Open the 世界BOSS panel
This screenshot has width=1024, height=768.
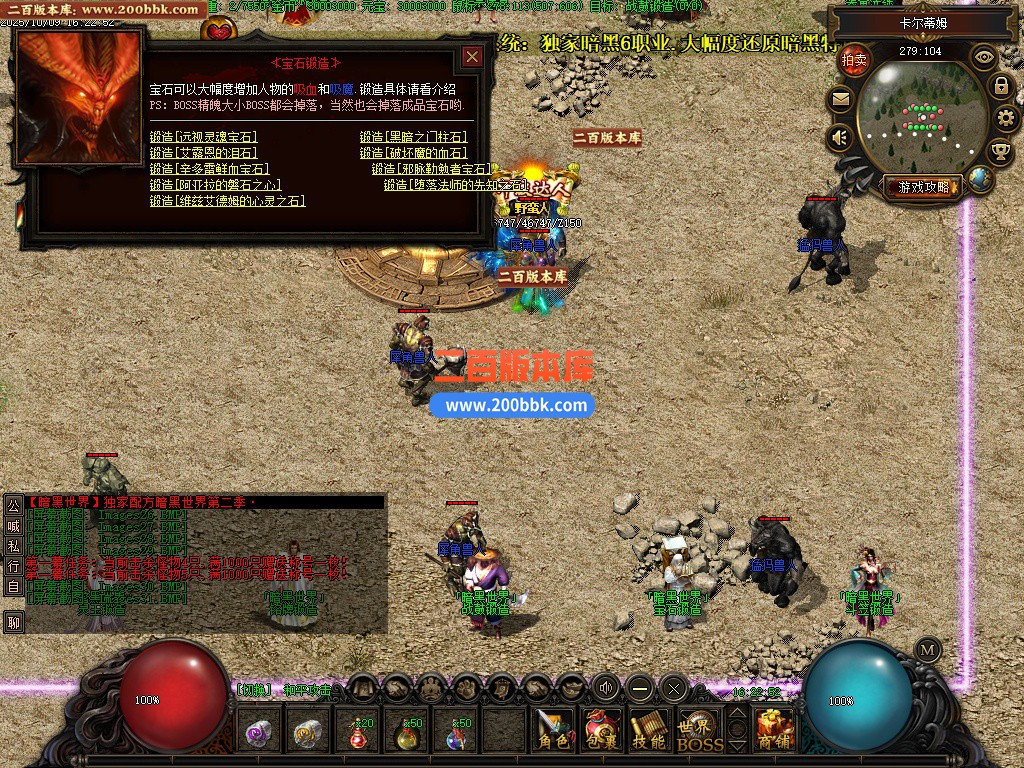699,730
